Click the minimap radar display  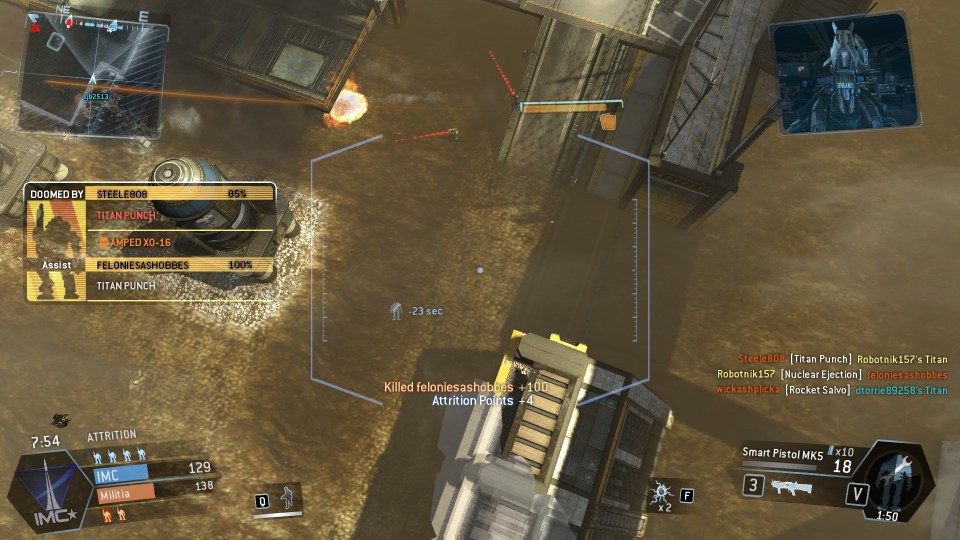click(x=93, y=75)
